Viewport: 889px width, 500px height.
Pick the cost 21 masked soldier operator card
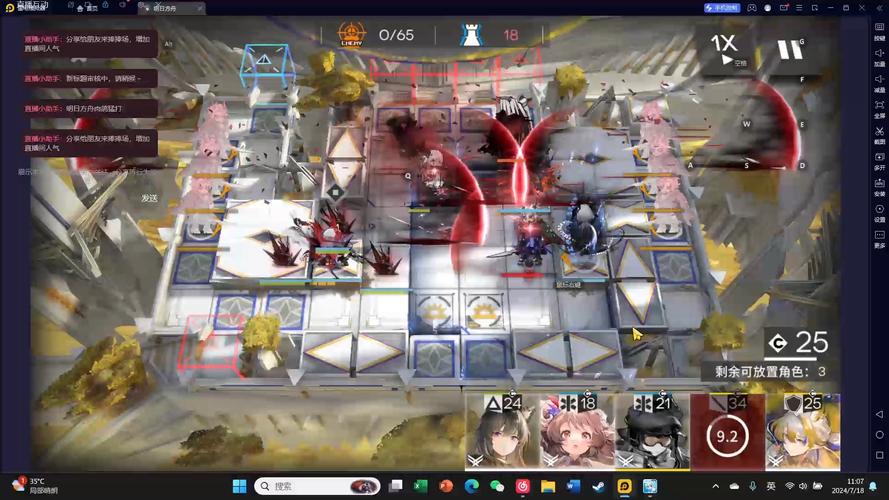(652, 432)
